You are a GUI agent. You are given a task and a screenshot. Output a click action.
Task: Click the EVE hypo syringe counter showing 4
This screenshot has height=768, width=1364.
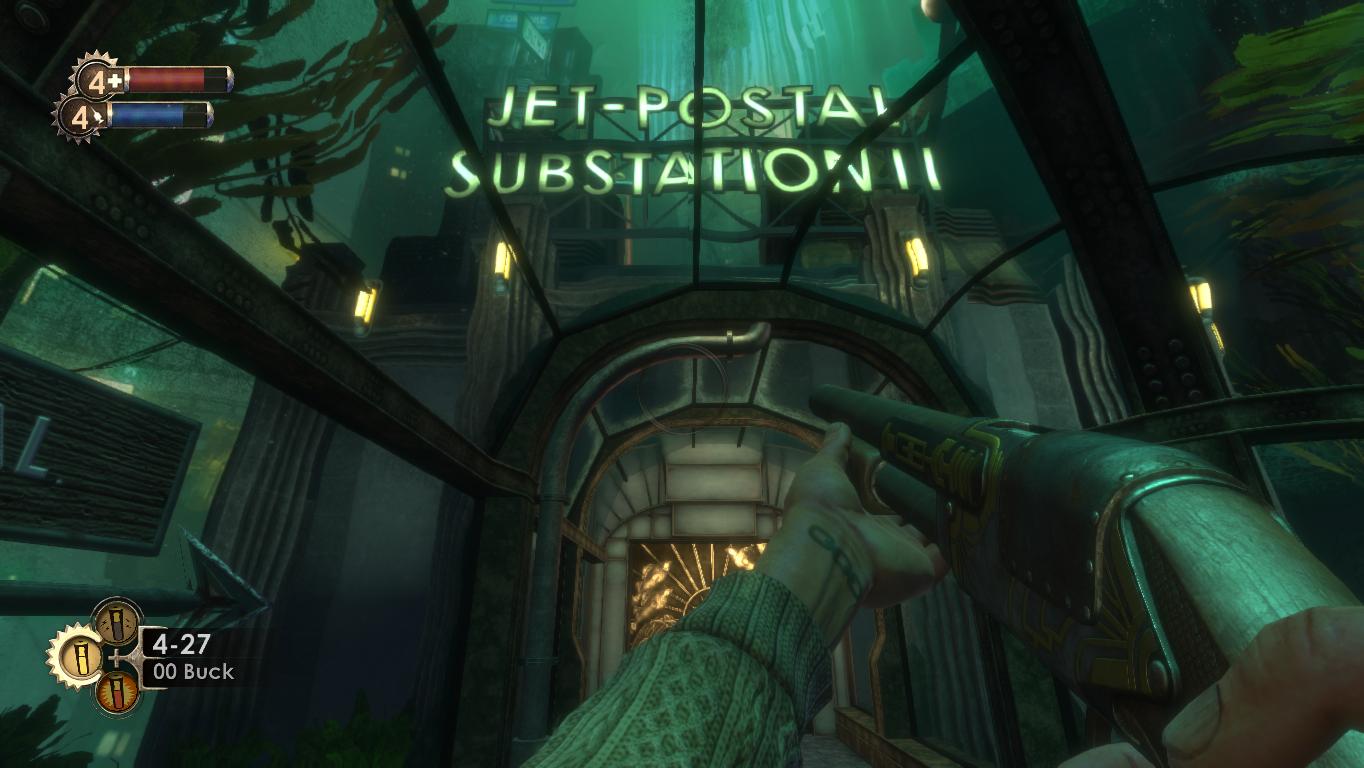click(80, 116)
